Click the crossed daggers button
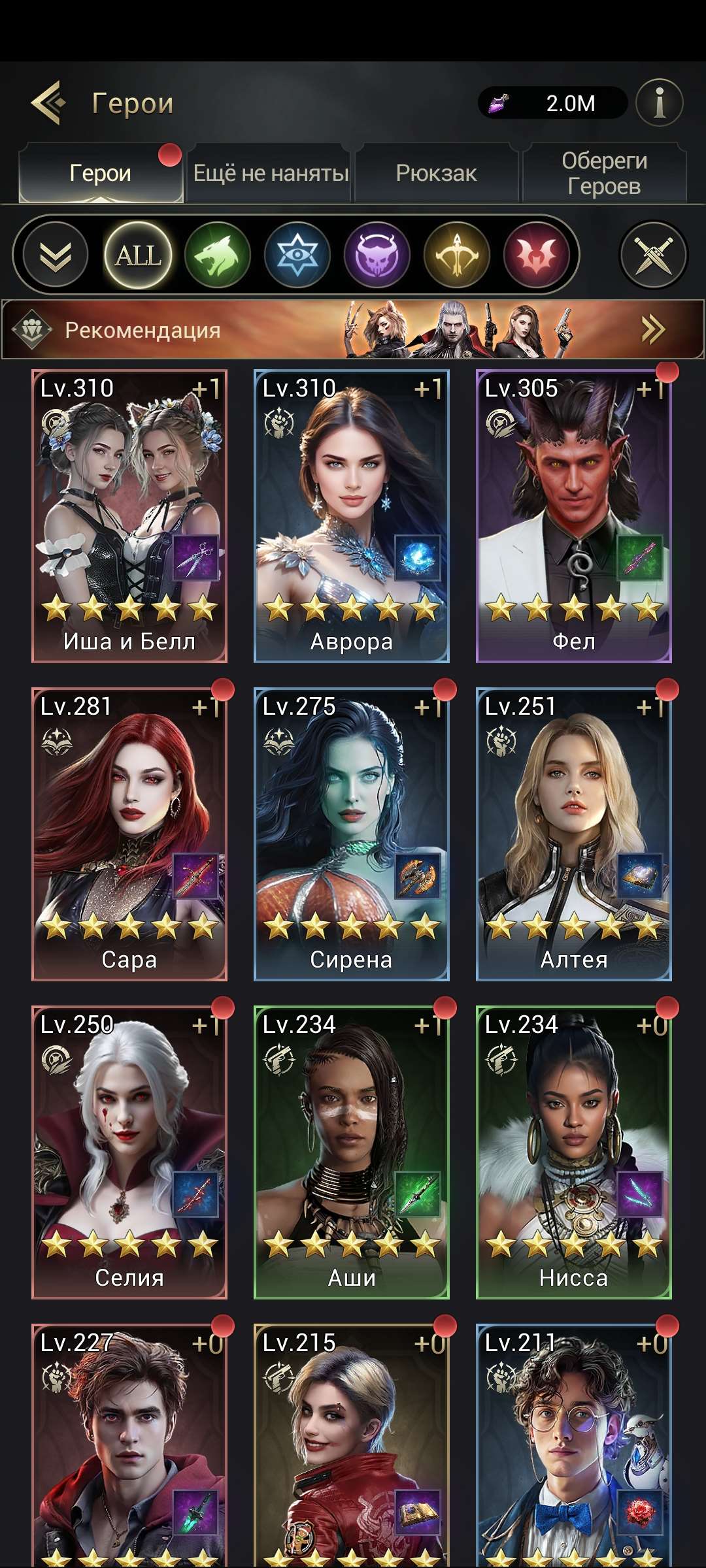 [653, 255]
